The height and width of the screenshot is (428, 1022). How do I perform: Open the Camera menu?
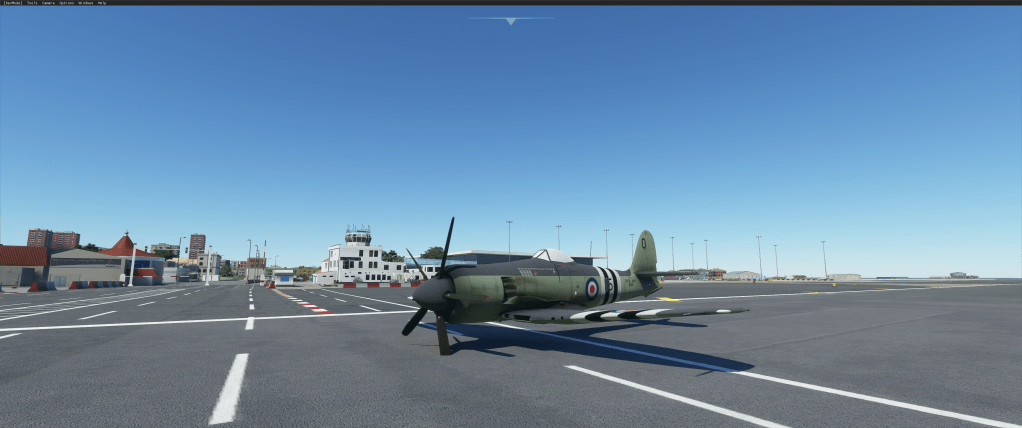coord(48,3)
